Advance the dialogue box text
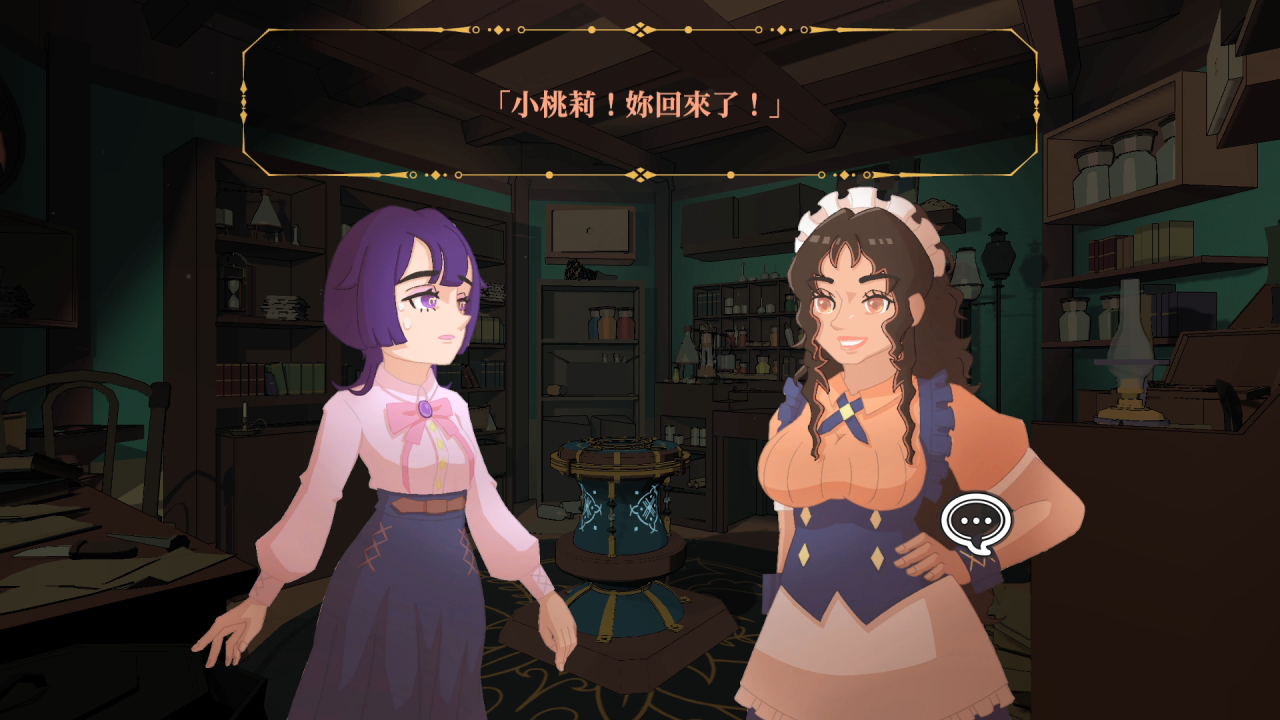The image size is (1280, 720). click(x=639, y=103)
